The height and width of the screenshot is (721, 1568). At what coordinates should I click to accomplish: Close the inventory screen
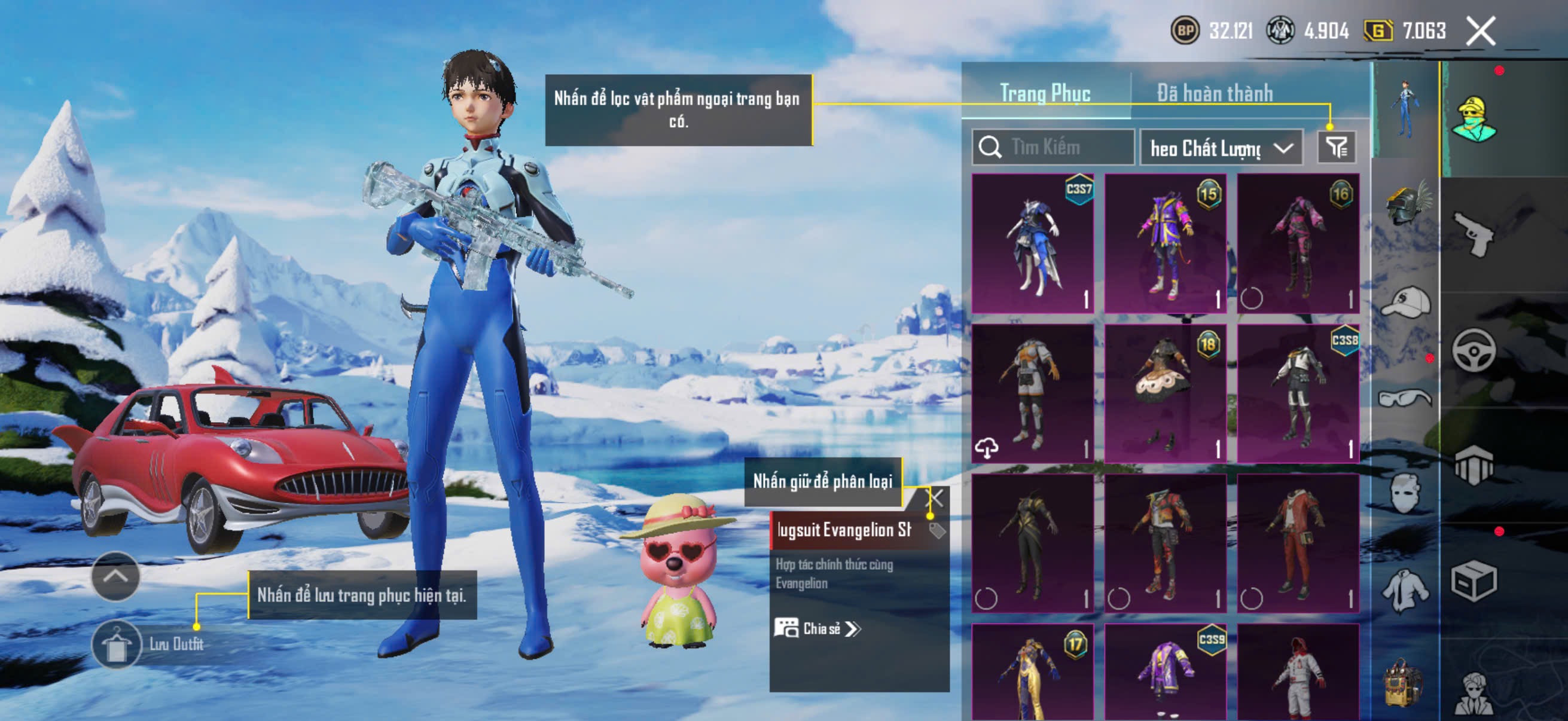[x=1479, y=31]
